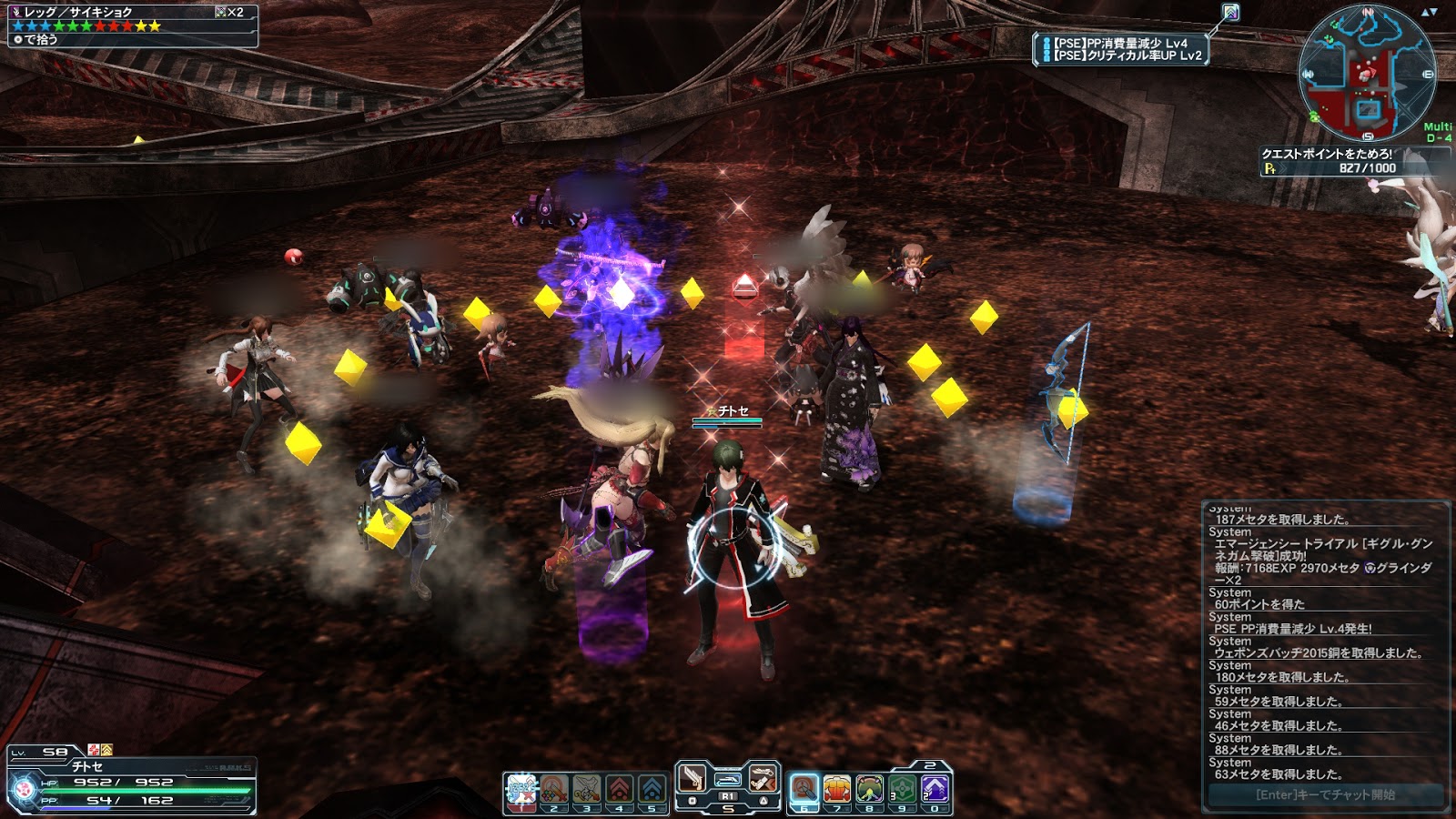Activate the green arrow skill in slot 8

(870, 789)
